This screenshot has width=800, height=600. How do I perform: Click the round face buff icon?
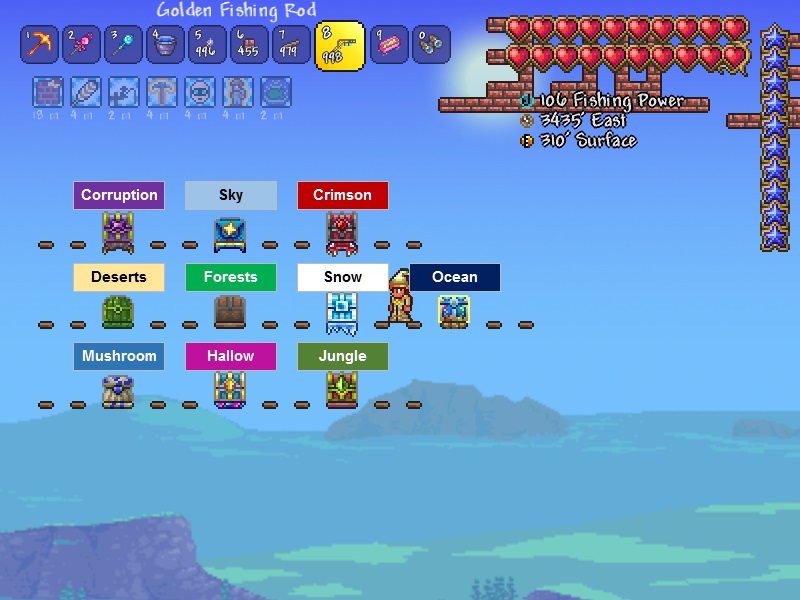200,93
